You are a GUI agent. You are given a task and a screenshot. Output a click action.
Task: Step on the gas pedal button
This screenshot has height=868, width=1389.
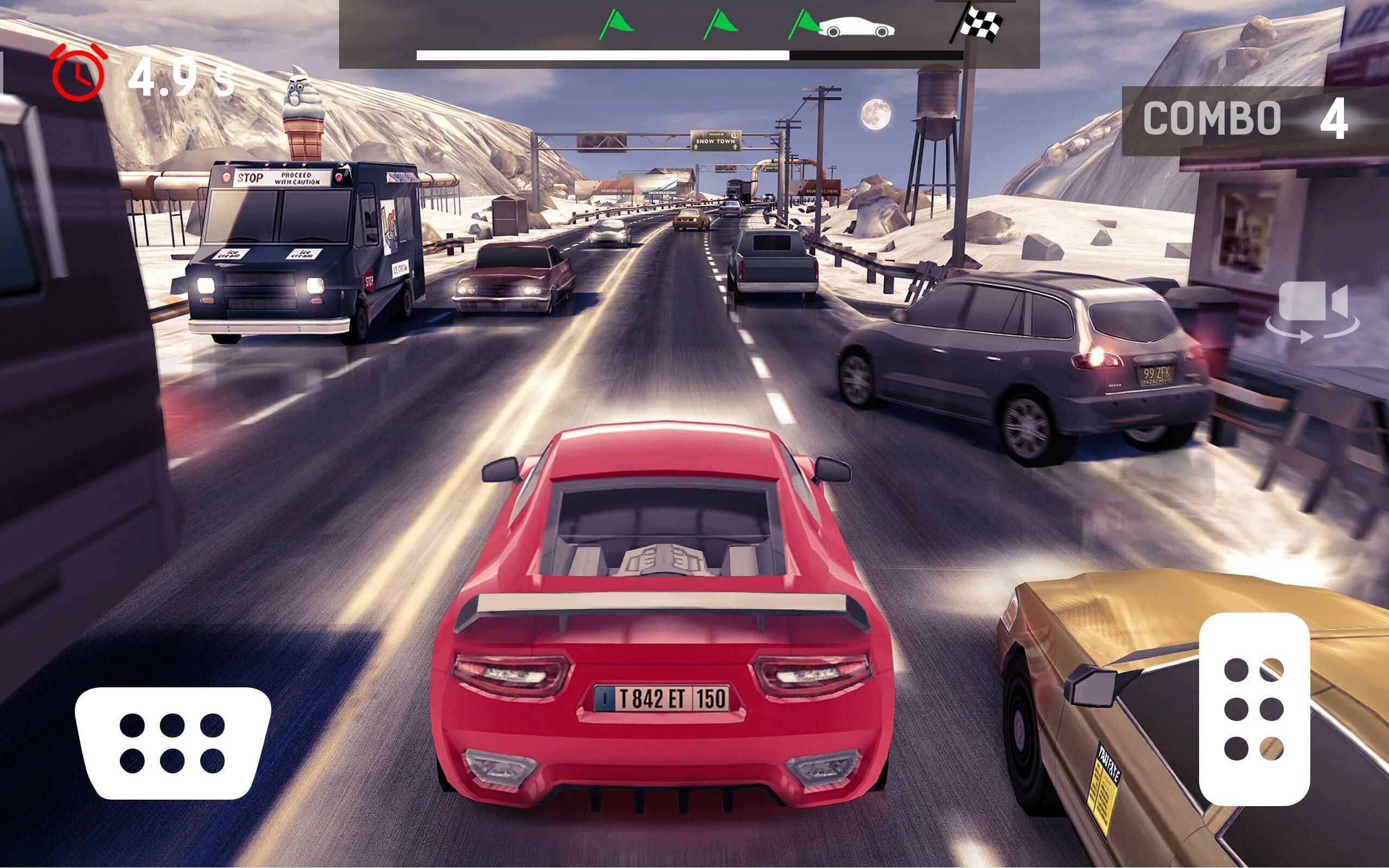[x=1254, y=709]
